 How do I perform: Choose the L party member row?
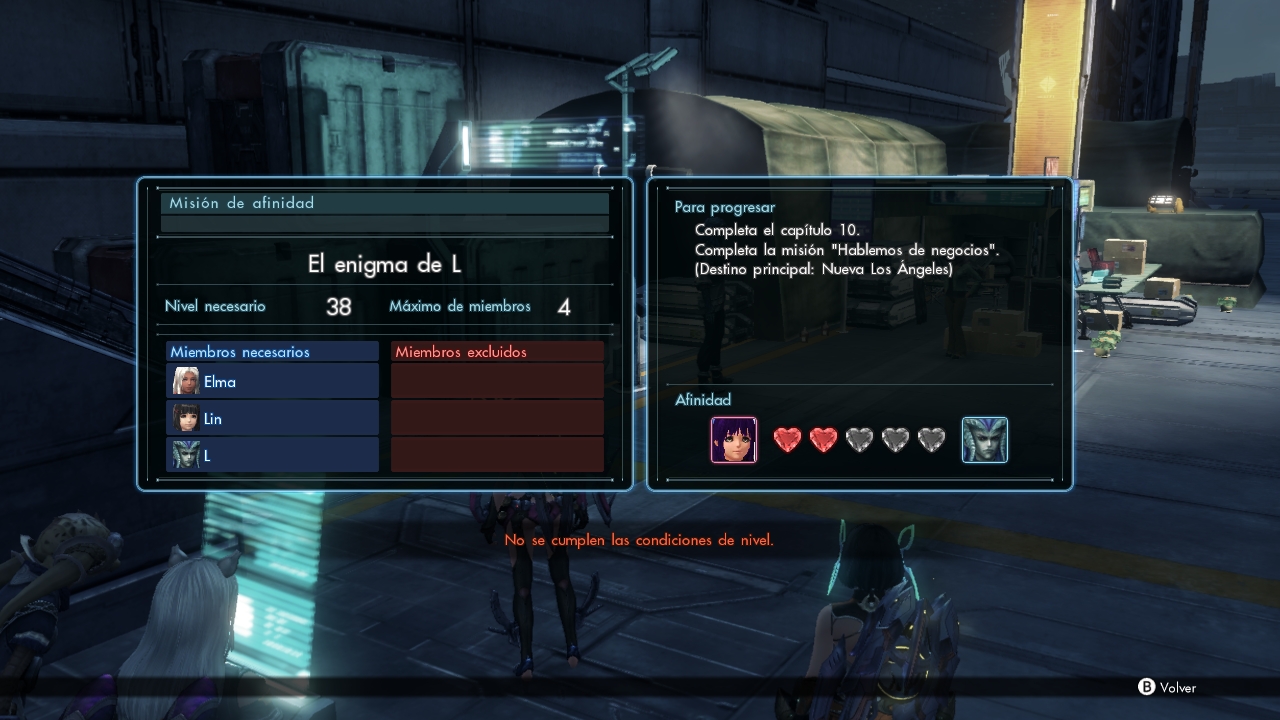click(x=272, y=455)
